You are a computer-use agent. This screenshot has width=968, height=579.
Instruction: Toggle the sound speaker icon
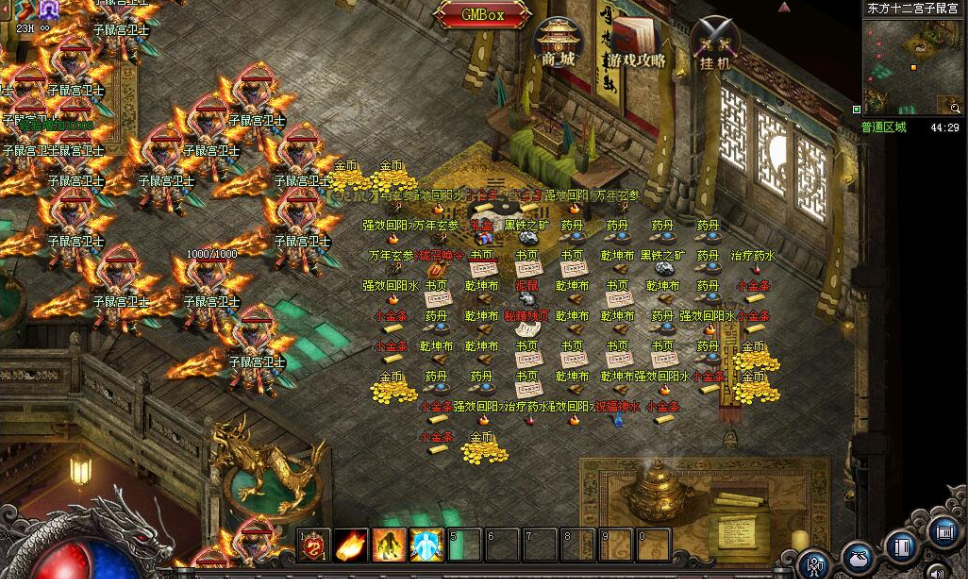(x=936, y=572)
